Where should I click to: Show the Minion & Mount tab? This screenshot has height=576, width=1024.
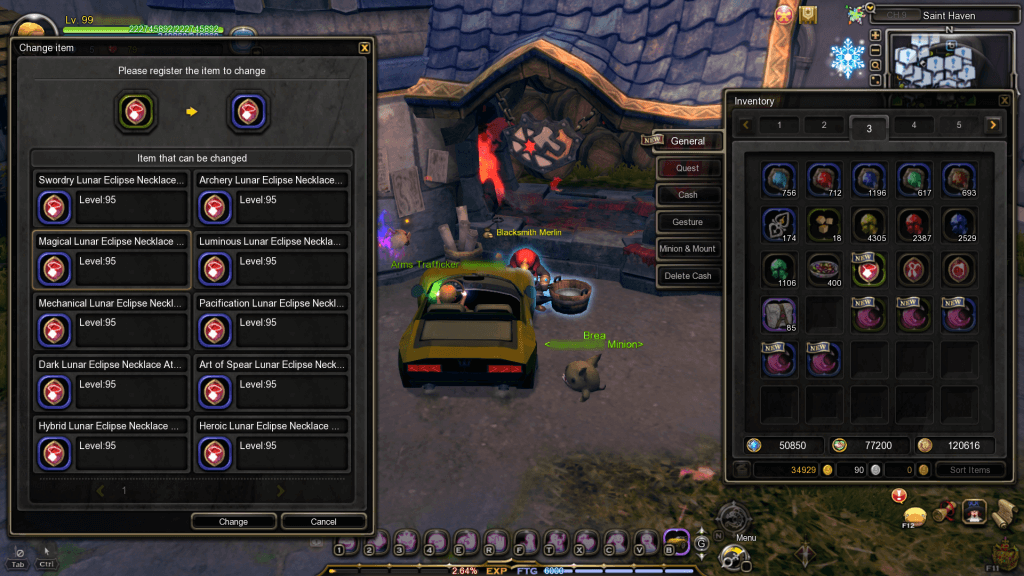[x=687, y=249]
